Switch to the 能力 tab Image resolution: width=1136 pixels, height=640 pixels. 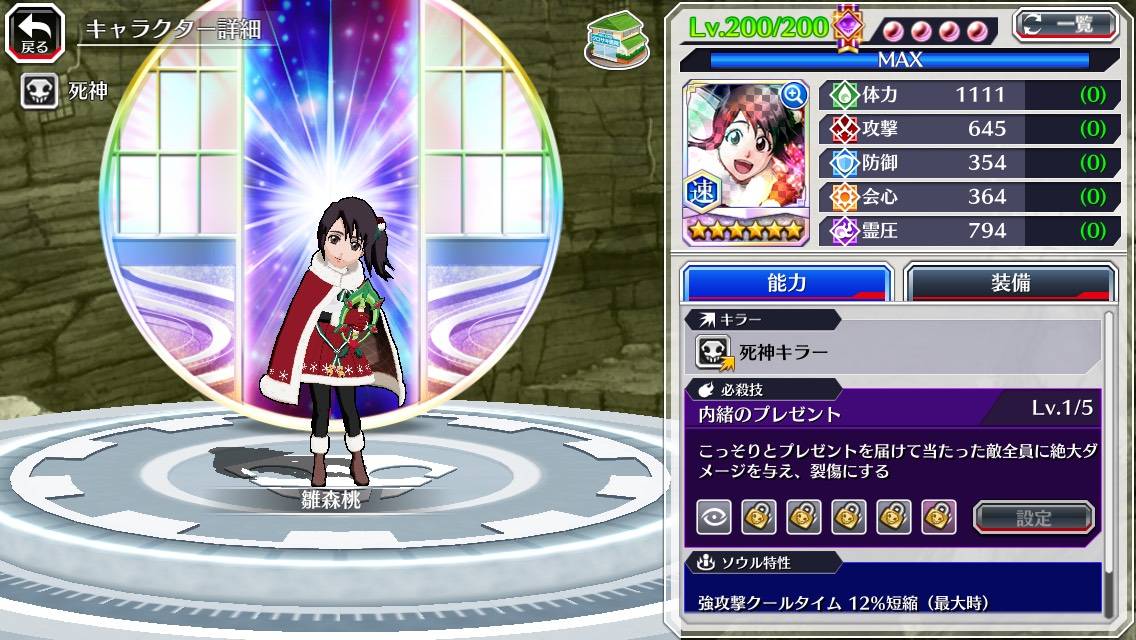[786, 283]
